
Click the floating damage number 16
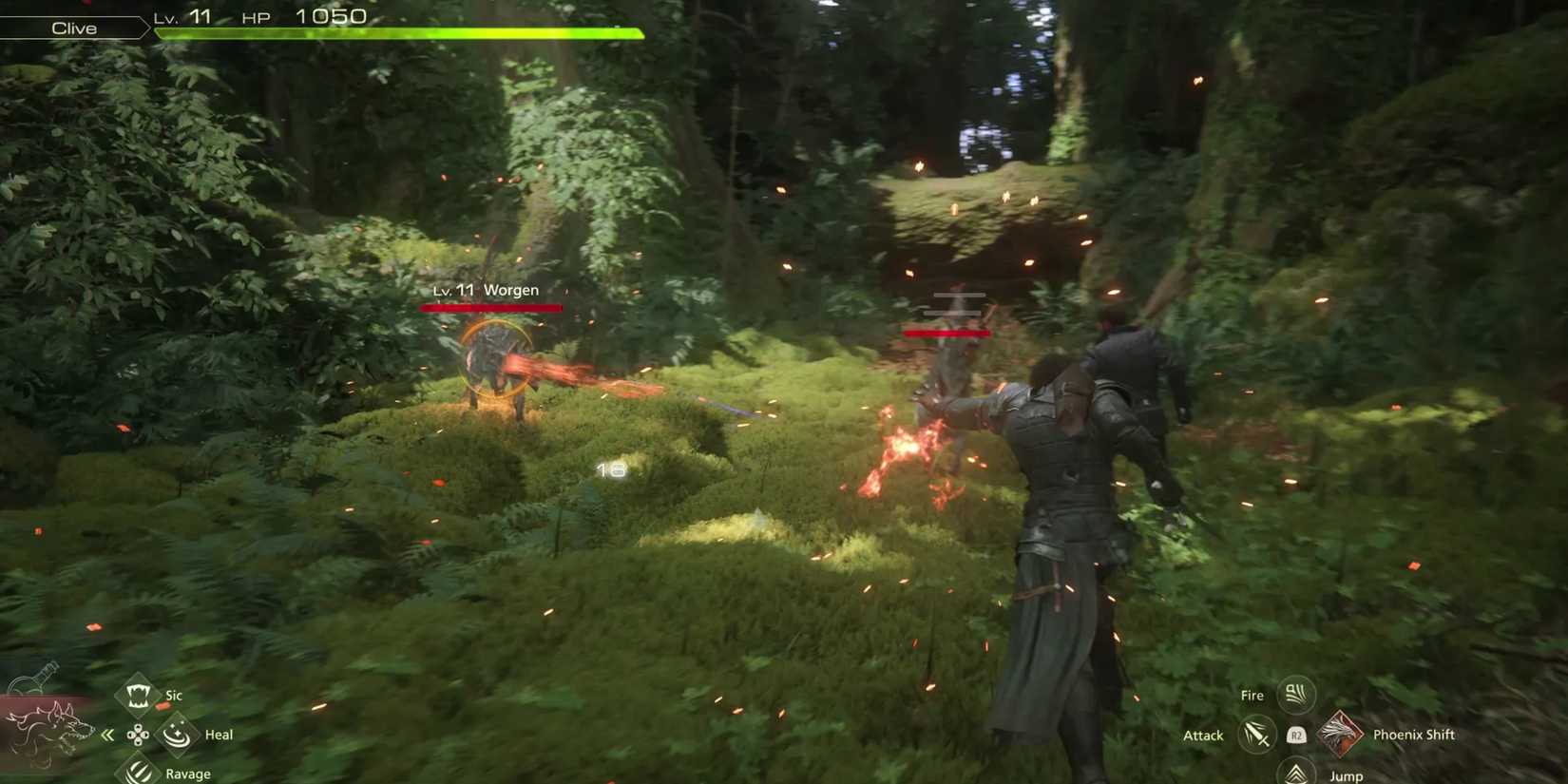(x=609, y=468)
